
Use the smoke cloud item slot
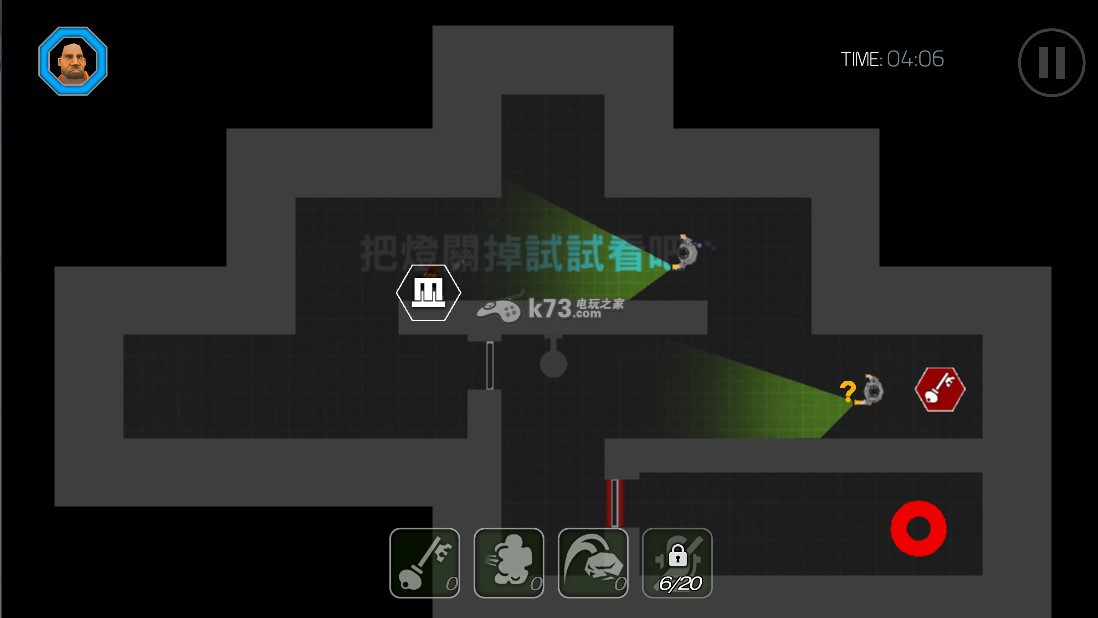click(x=509, y=563)
